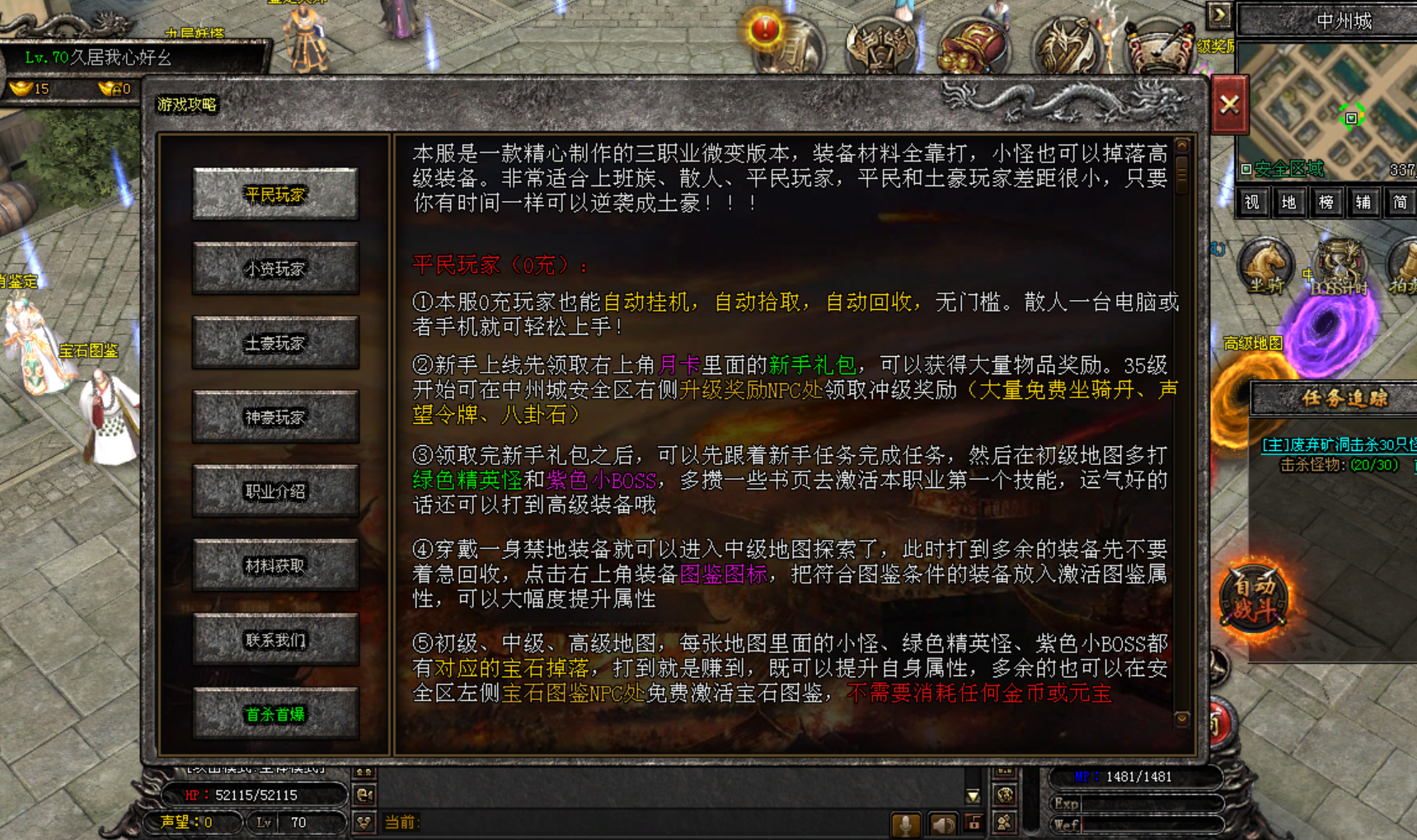The height and width of the screenshot is (840, 1417).
Task: Expand the top-right panel with the arrow chevron
Action: coord(1218,14)
